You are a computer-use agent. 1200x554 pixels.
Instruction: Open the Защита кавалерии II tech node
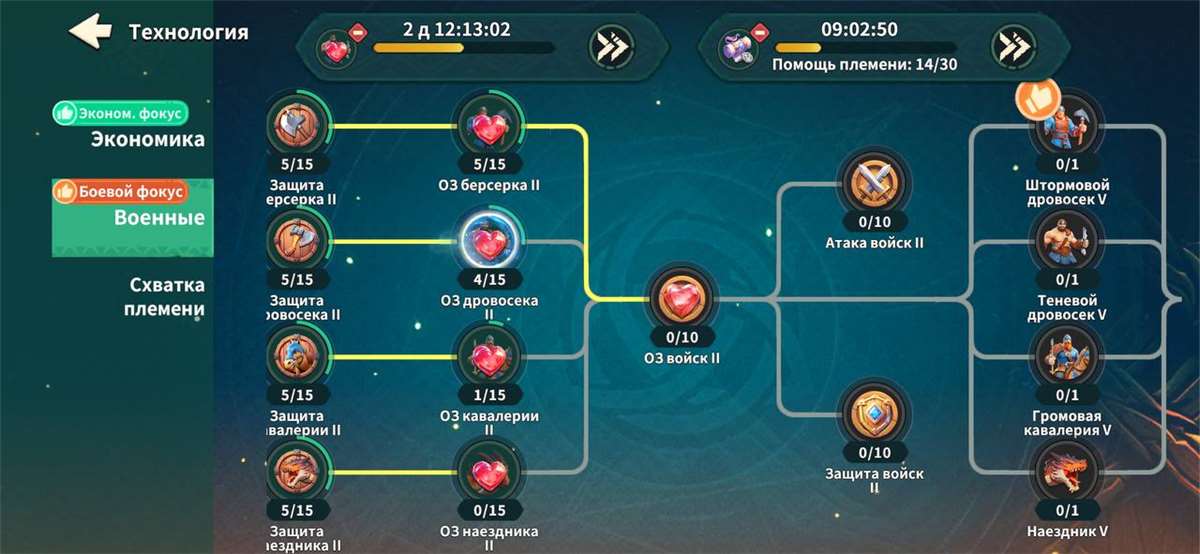[299, 357]
